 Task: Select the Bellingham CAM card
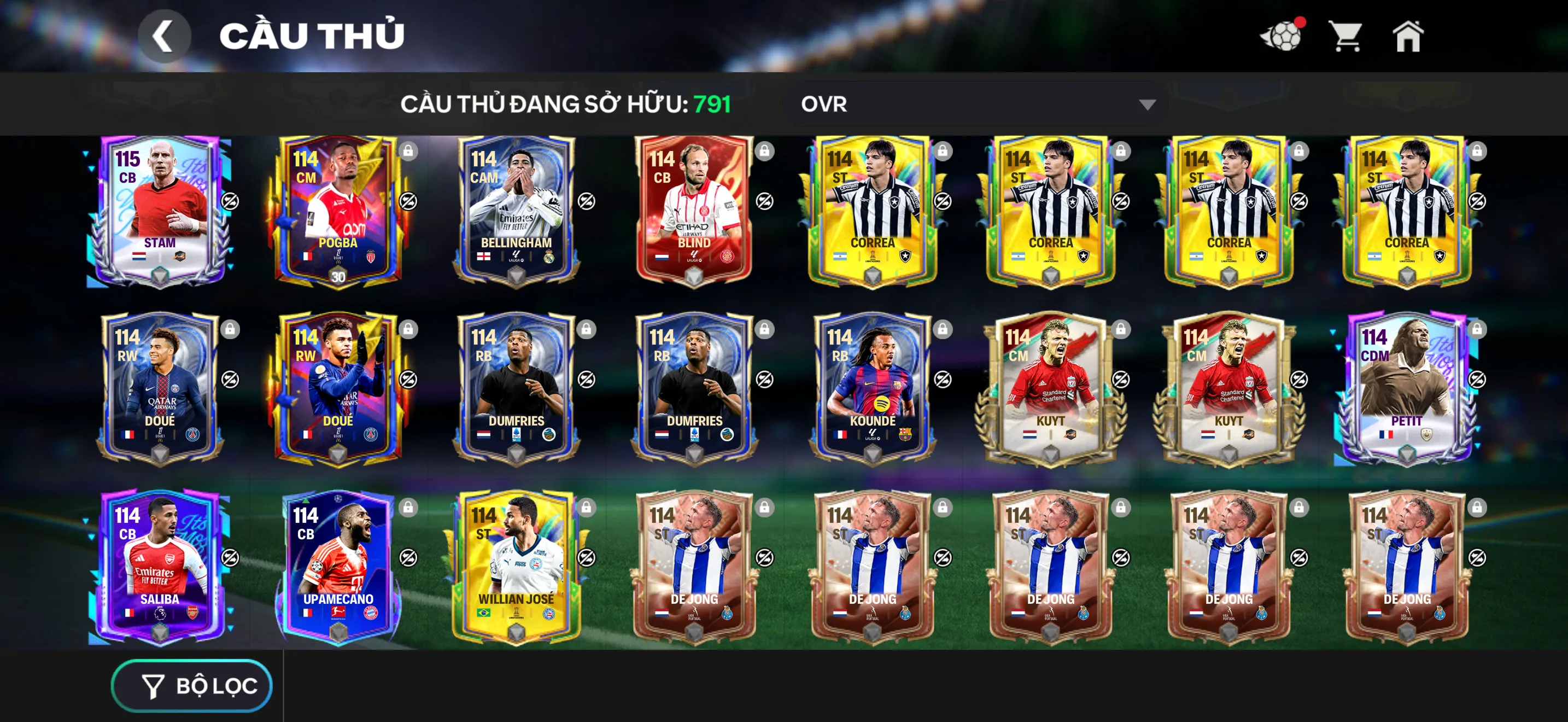516,210
